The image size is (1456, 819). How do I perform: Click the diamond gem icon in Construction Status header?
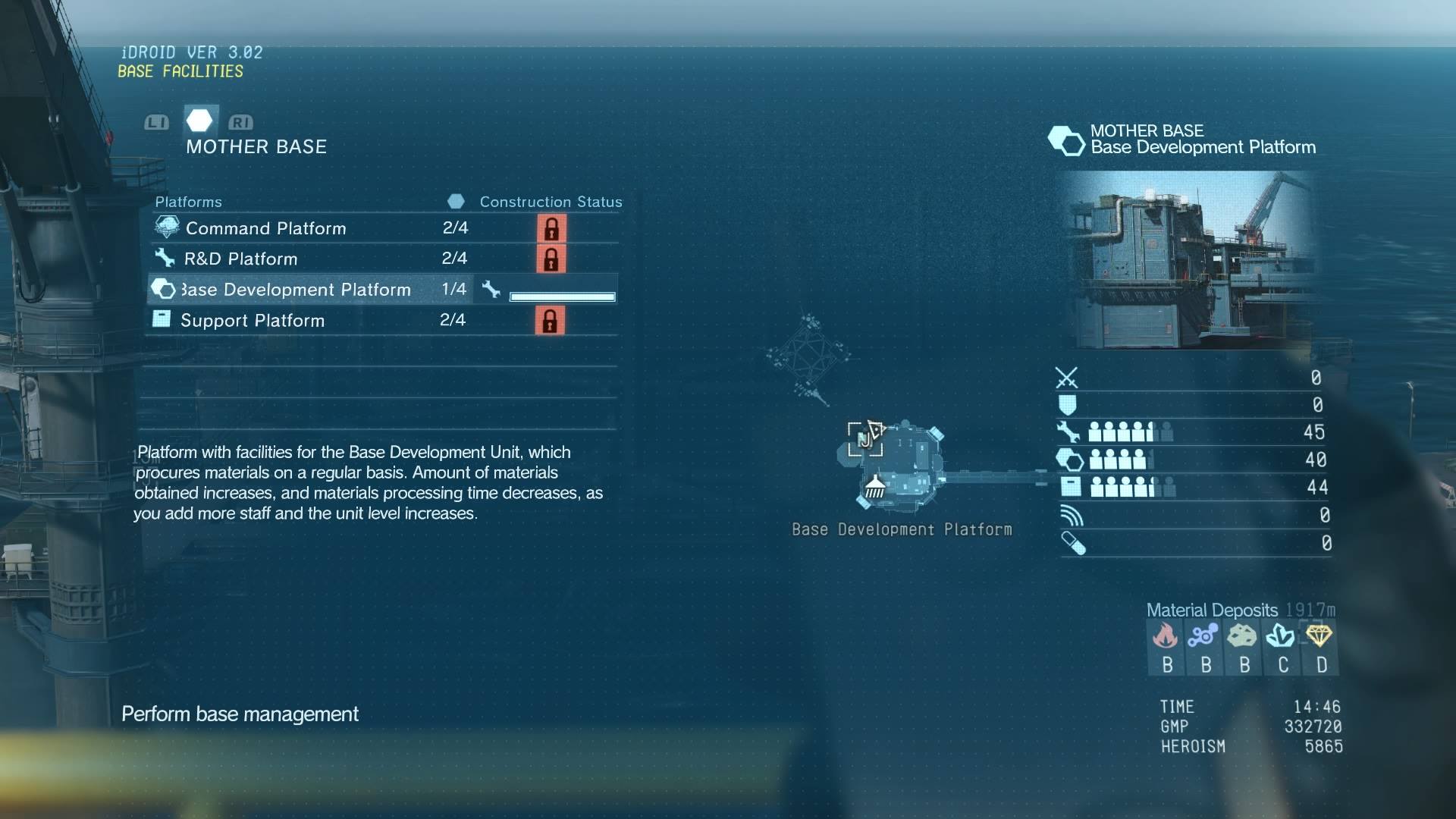point(457,201)
